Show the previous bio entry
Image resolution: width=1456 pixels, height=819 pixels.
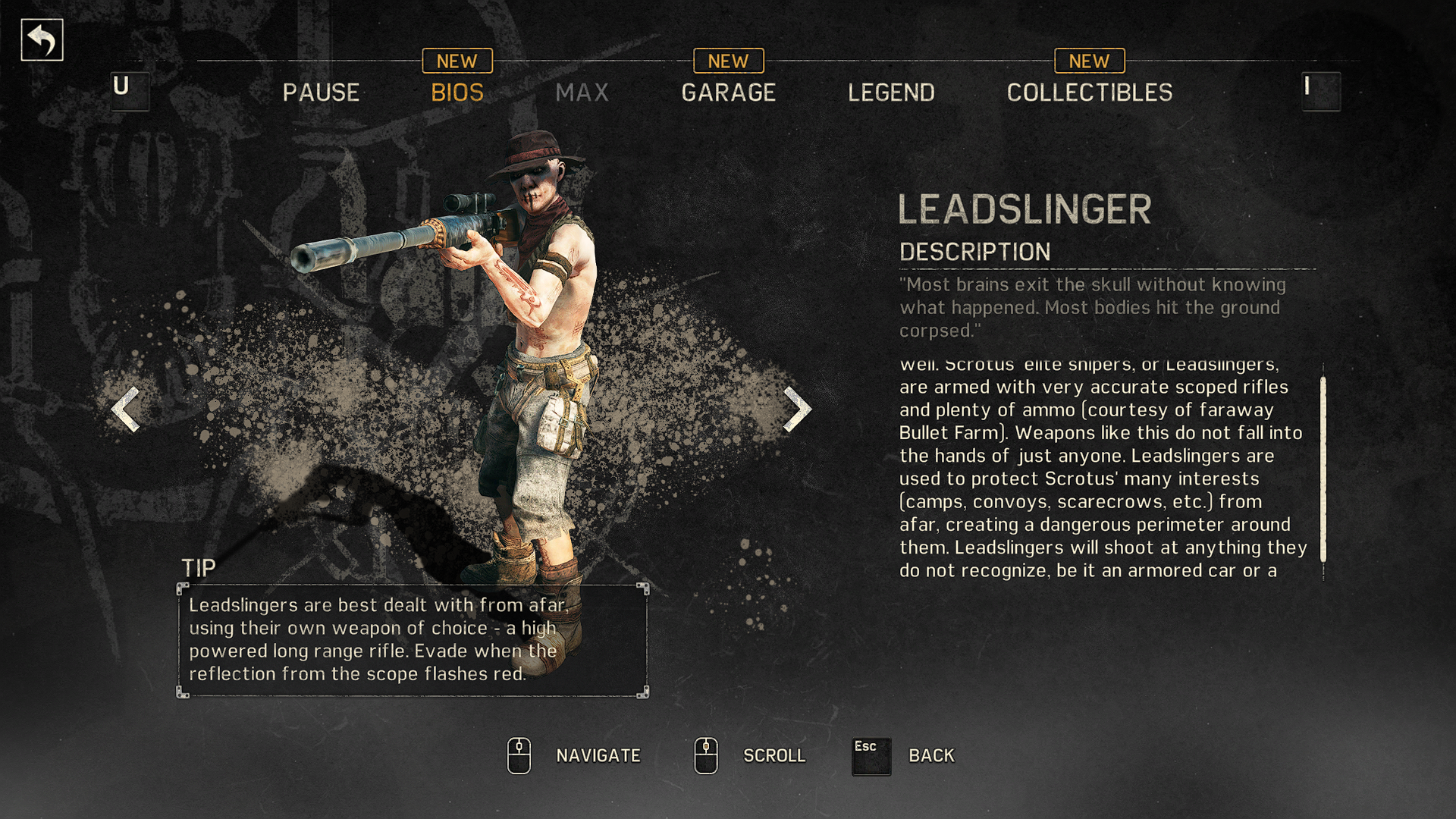(x=126, y=409)
